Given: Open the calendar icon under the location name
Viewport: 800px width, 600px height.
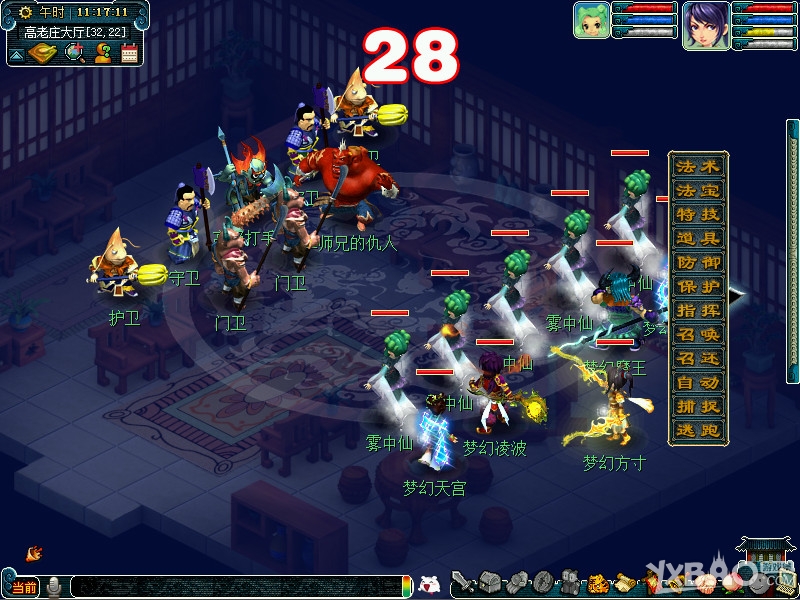Looking at the screenshot, I should tap(129, 53).
